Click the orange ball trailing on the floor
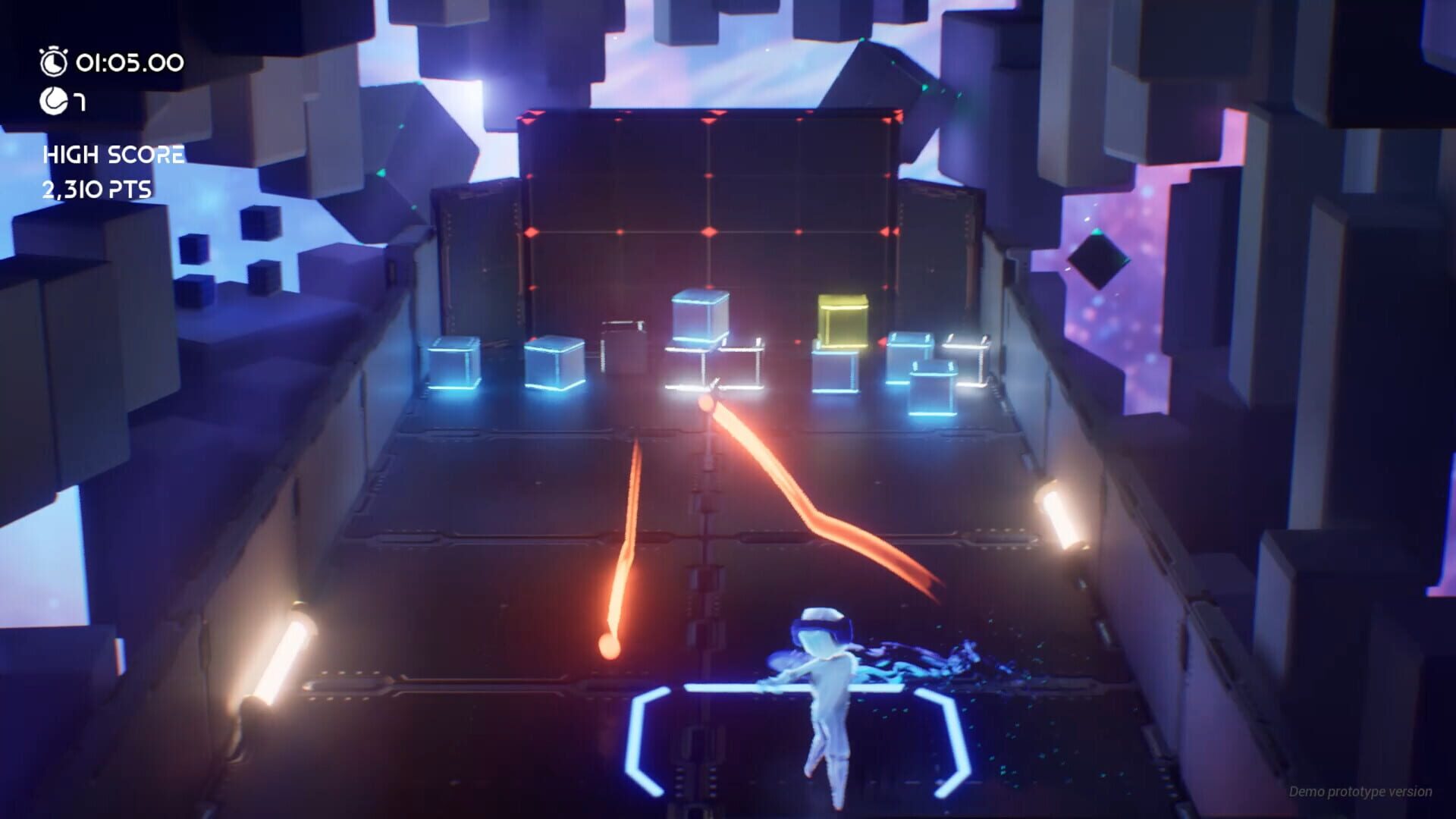The height and width of the screenshot is (819, 1456). 608,646
